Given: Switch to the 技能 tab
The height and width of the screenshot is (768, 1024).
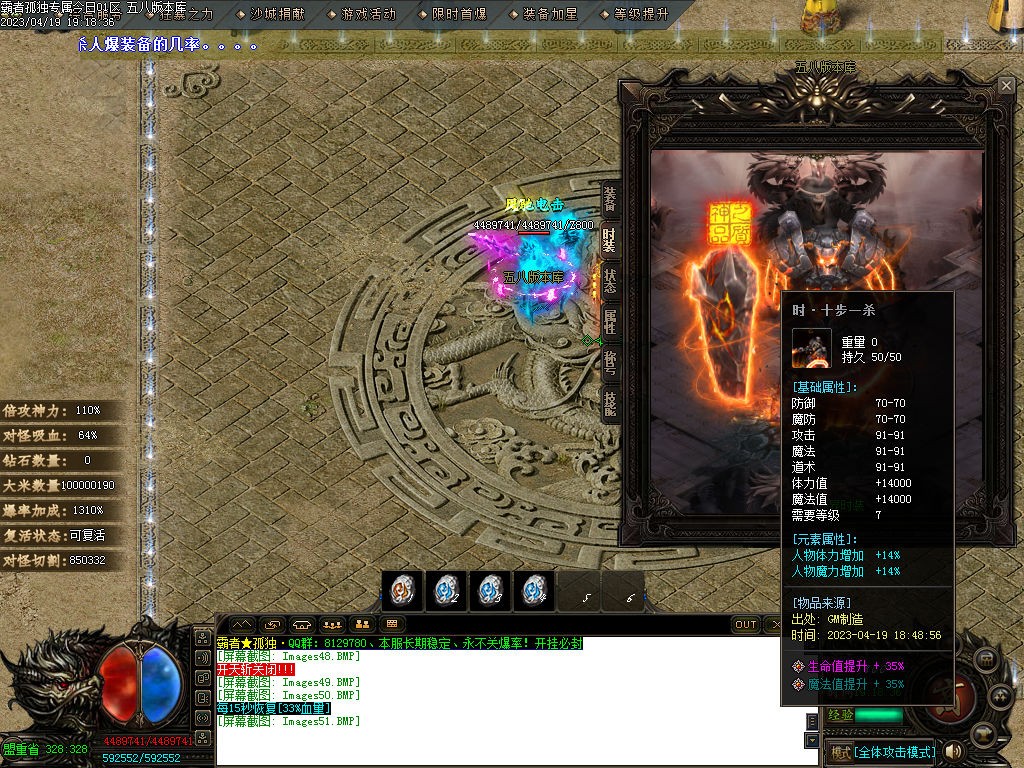Looking at the screenshot, I should point(609,403).
